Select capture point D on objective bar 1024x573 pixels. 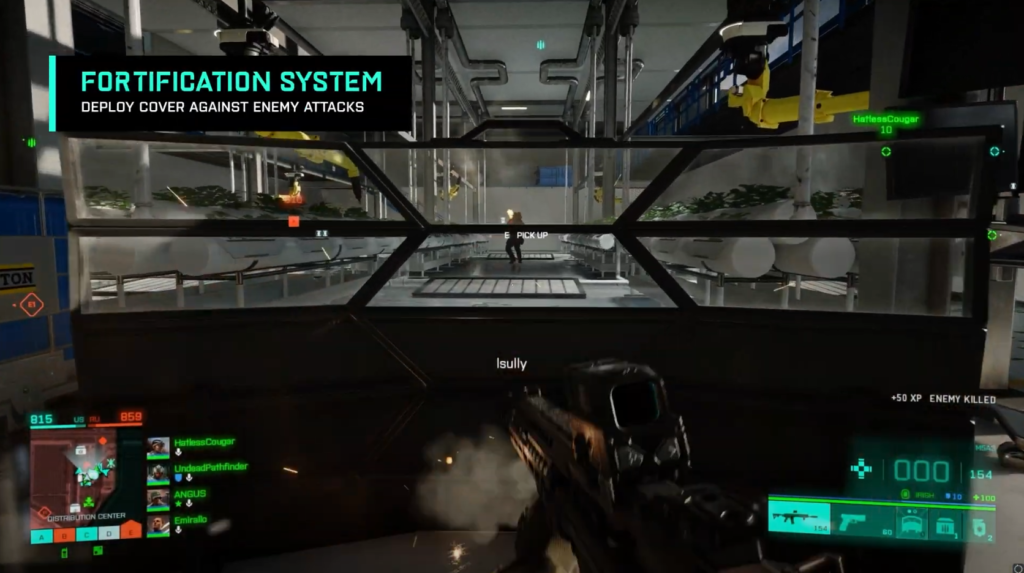(x=109, y=532)
